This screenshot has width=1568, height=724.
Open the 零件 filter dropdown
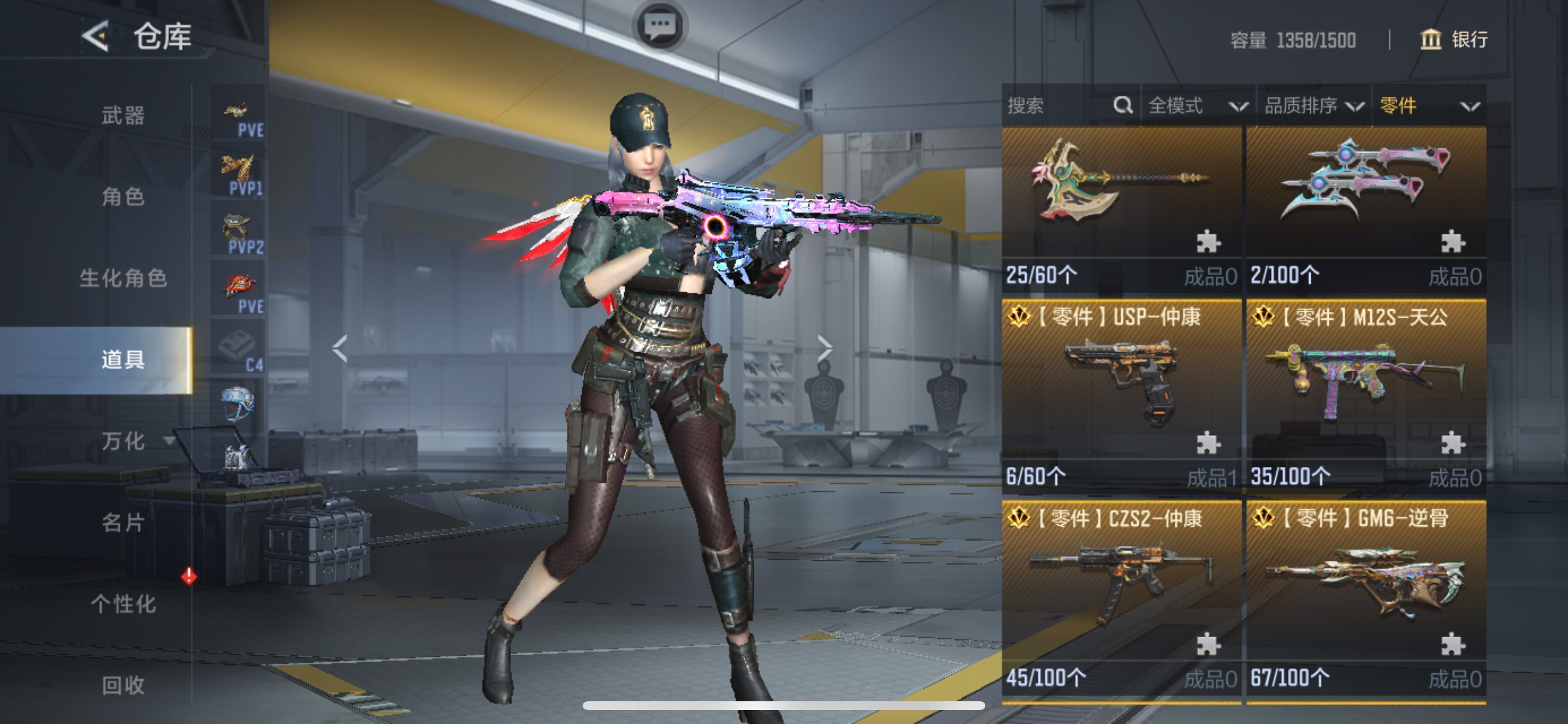pyautogui.click(x=1428, y=106)
